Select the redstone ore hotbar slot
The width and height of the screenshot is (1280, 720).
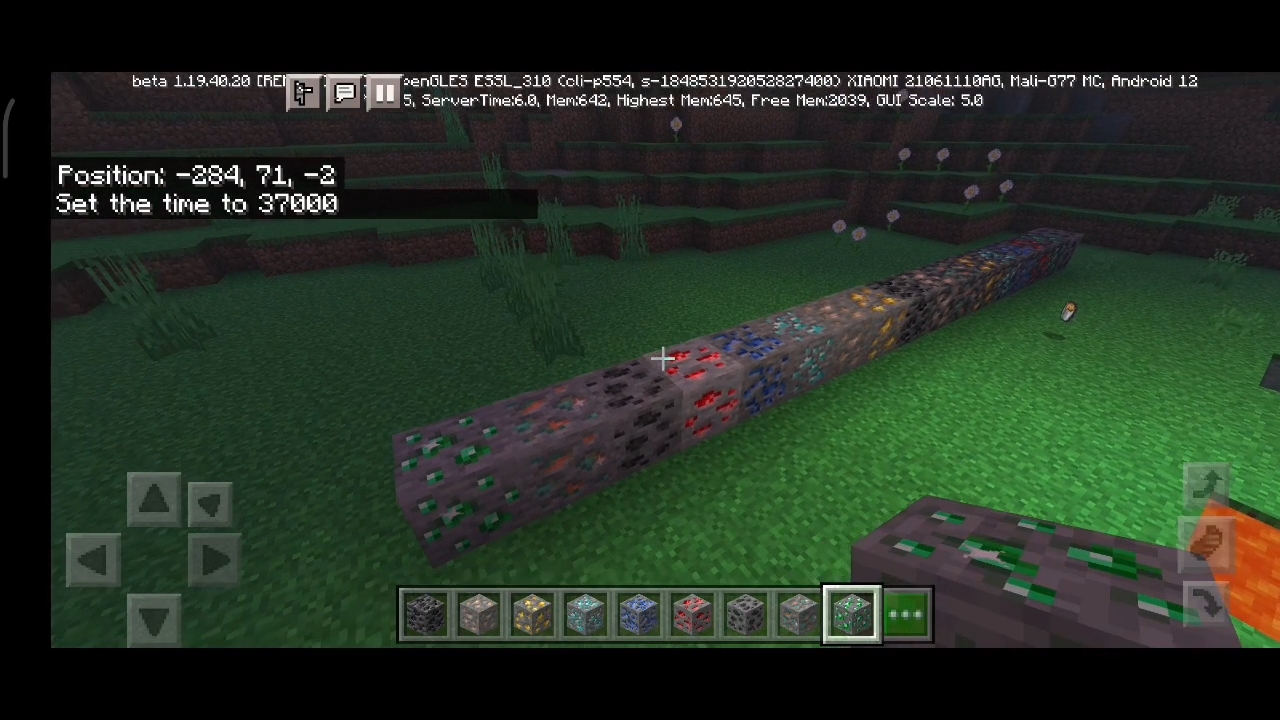pyautogui.click(x=693, y=614)
